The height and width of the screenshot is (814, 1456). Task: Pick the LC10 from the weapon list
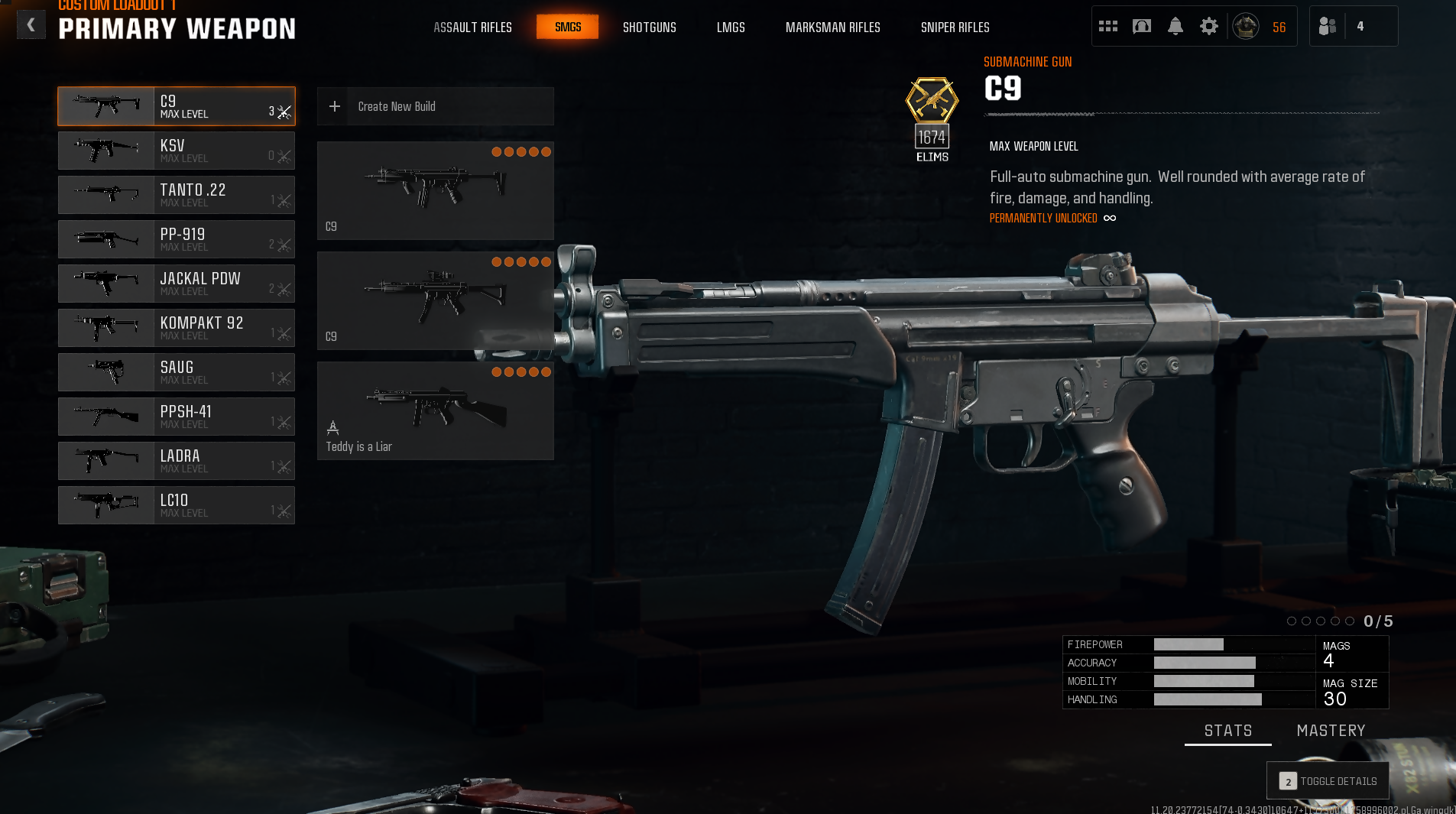tap(176, 505)
